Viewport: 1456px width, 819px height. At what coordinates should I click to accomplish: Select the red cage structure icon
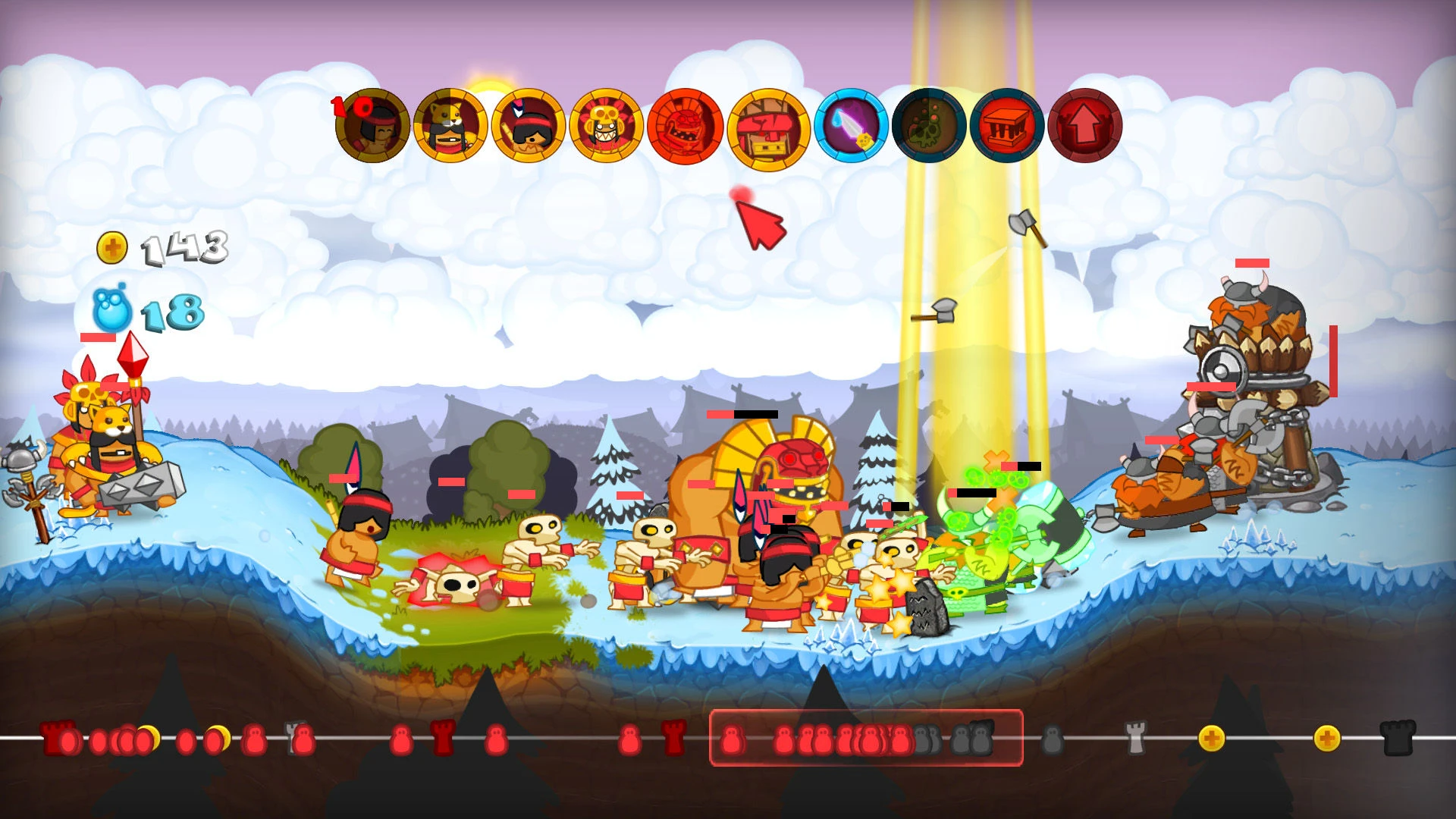[1004, 125]
